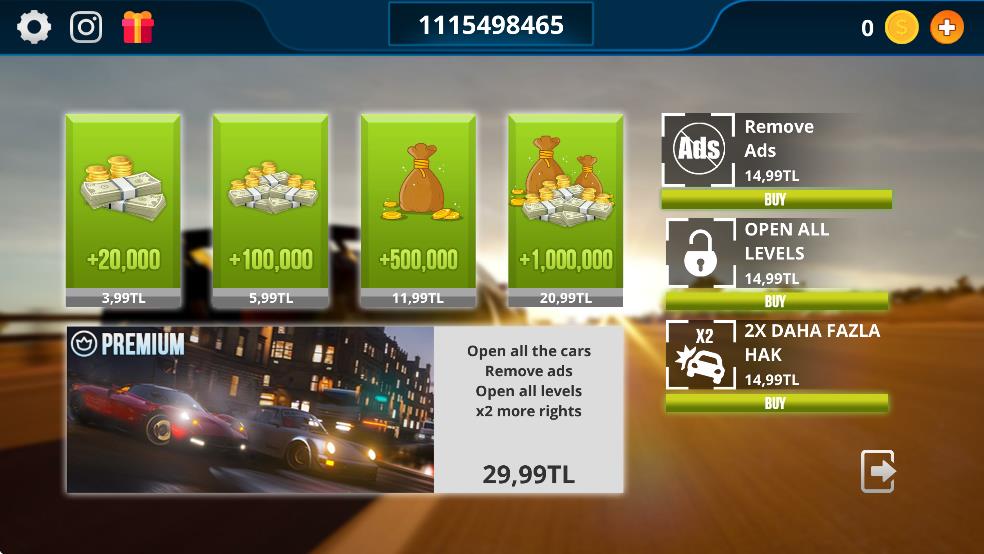Choose the +1,000,000 cash pack

pos(566,210)
